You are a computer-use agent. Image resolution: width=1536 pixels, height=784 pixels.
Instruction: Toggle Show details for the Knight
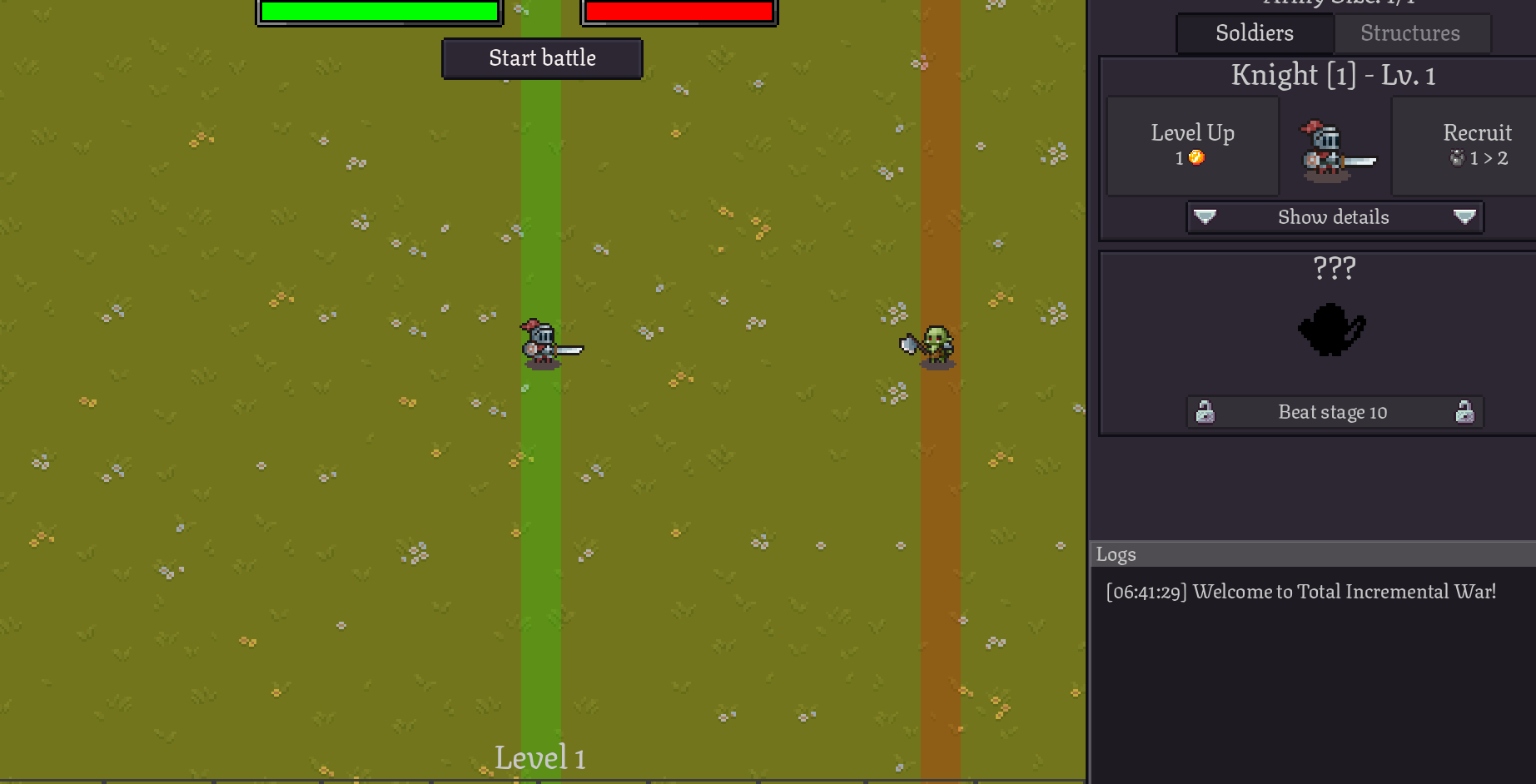click(x=1333, y=217)
